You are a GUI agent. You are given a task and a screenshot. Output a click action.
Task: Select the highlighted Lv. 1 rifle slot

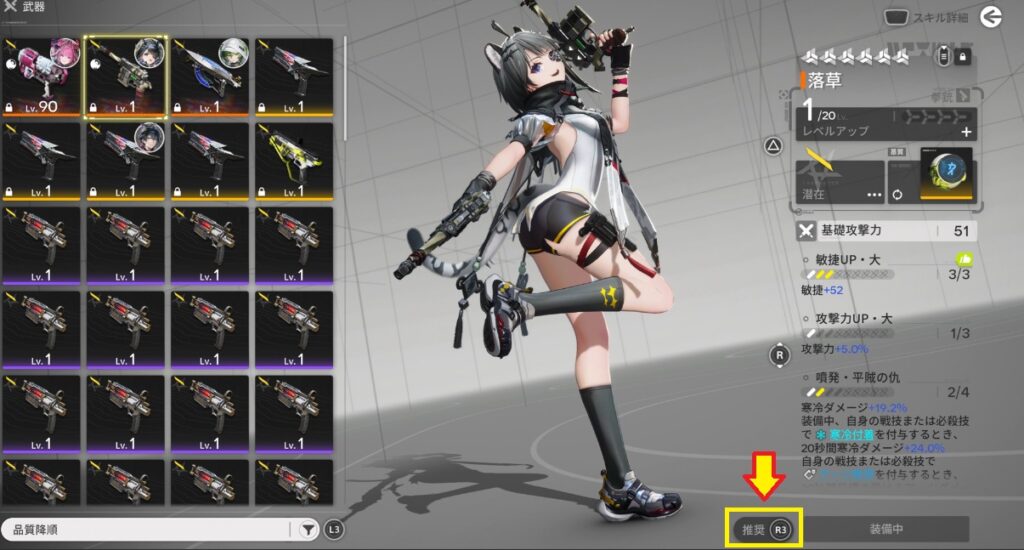pyautogui.click(x=125, y=78)
